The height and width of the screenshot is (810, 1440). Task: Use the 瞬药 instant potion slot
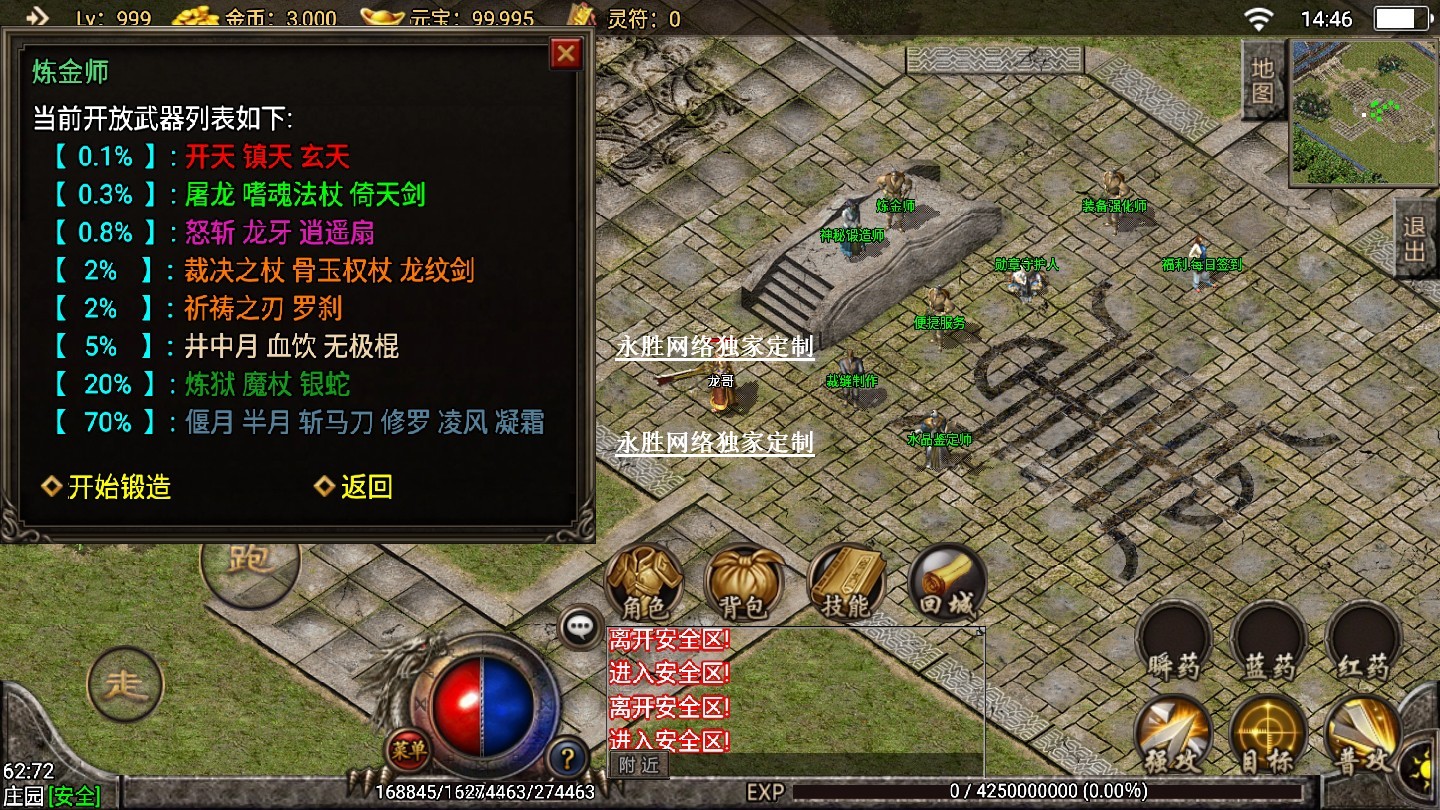1175,642
